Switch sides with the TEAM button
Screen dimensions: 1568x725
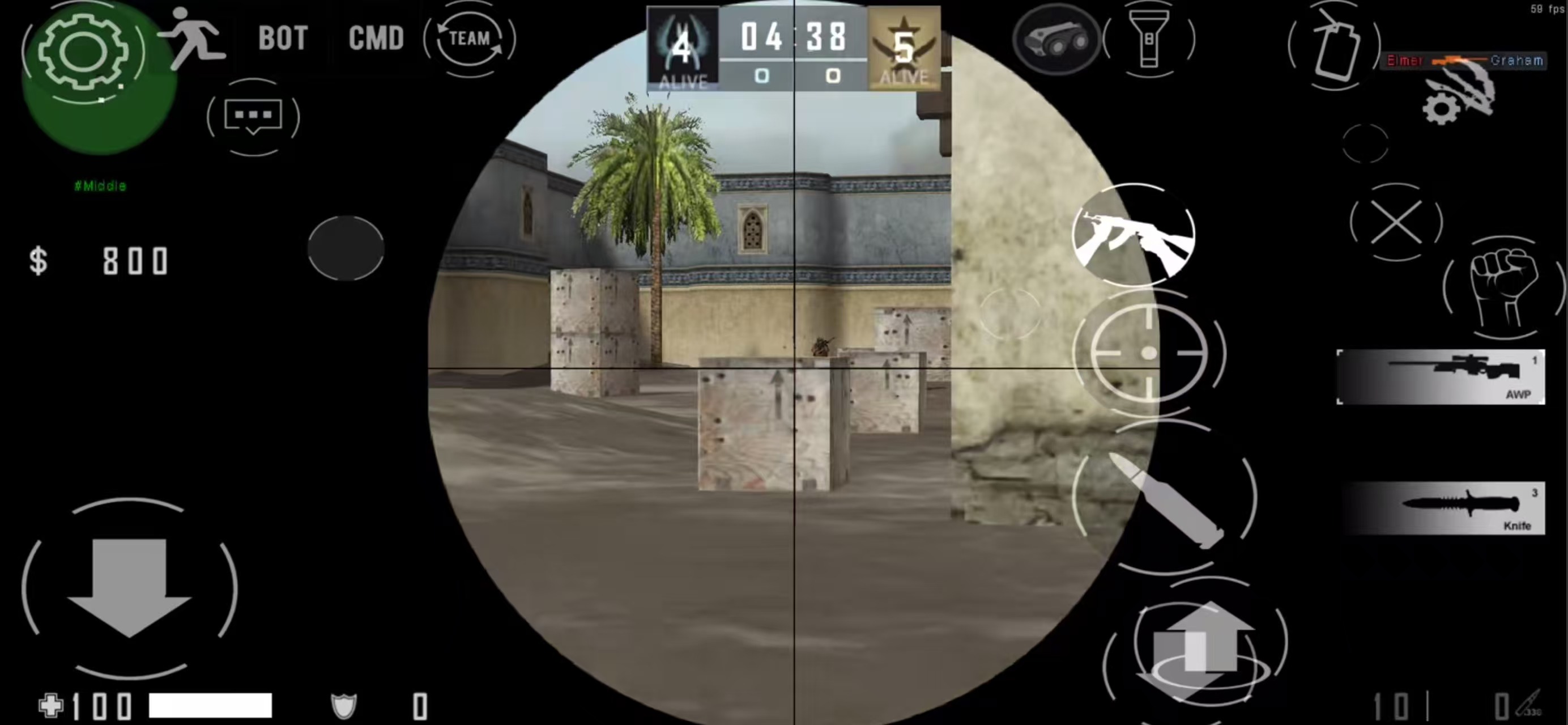[469, 39]
